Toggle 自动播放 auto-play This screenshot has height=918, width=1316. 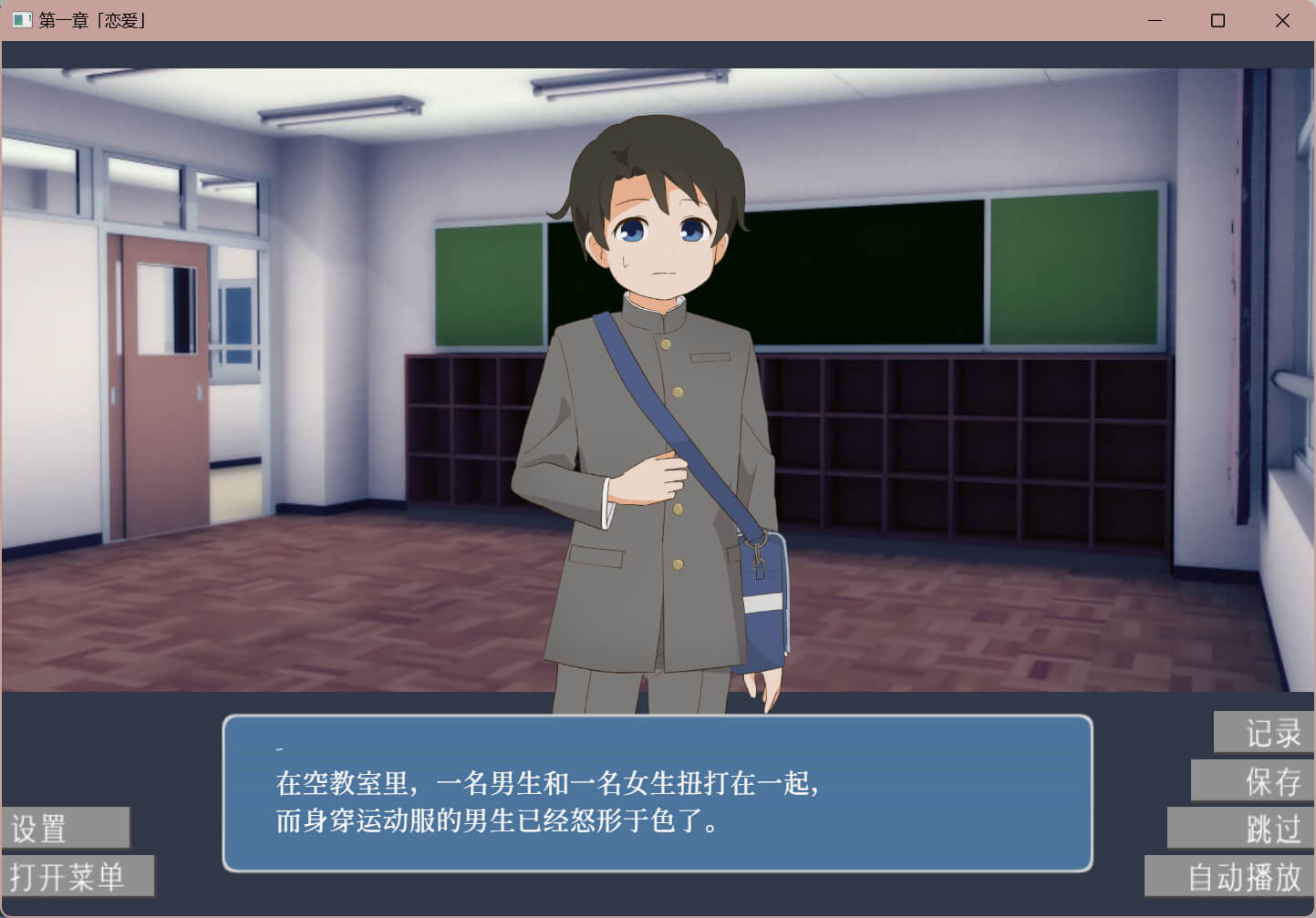tap(1229, 877)
